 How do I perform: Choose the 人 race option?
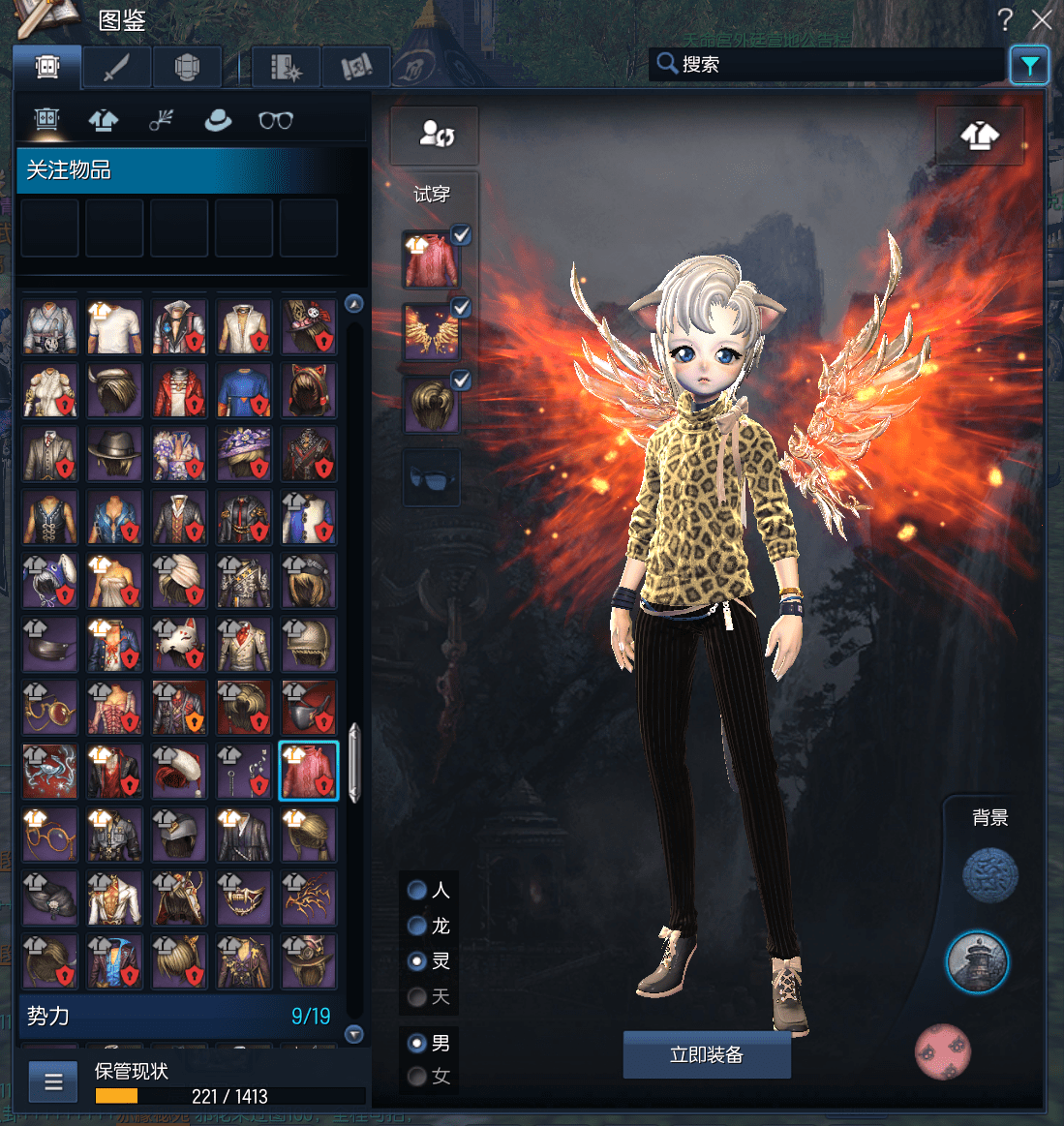(x=417, y=890)
